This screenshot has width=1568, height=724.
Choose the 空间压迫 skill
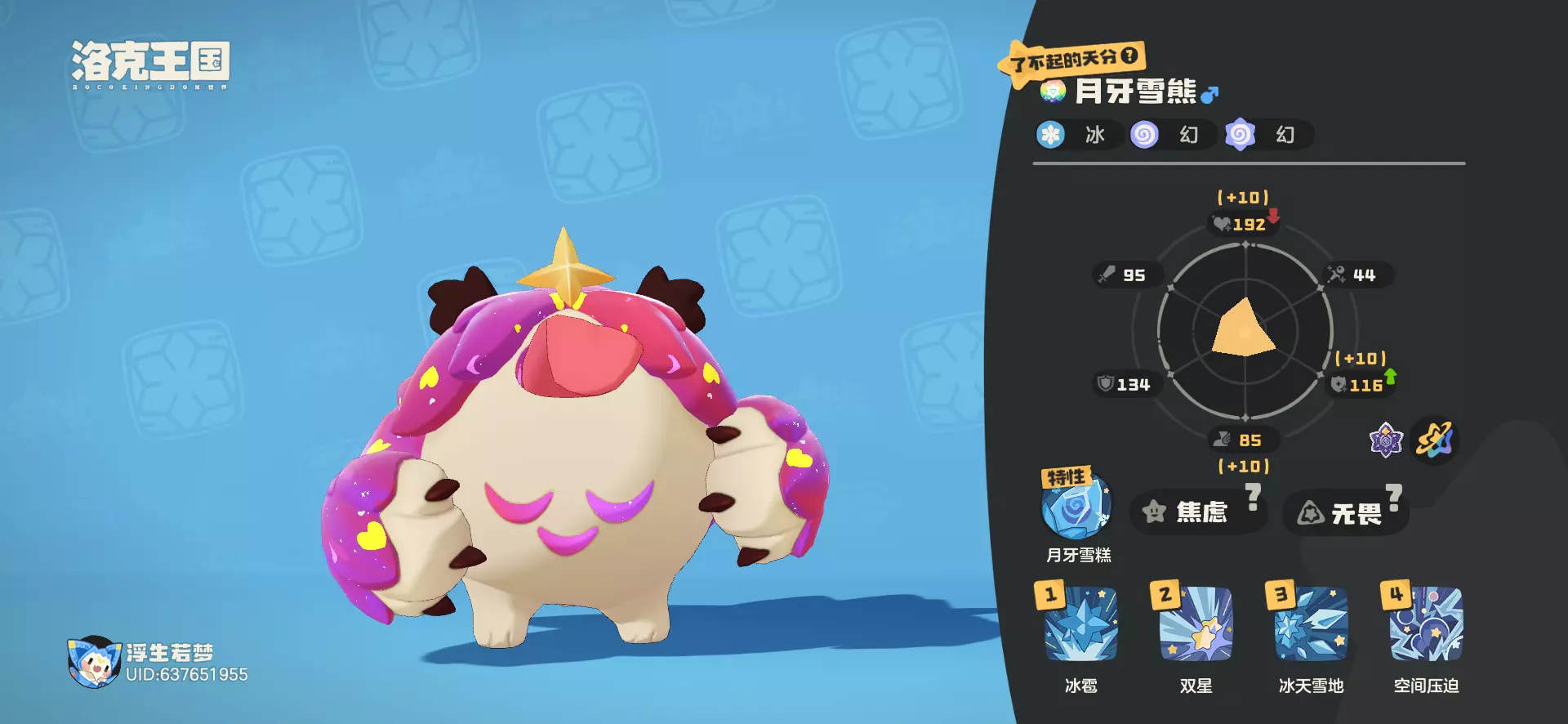tap(1426, 625)
